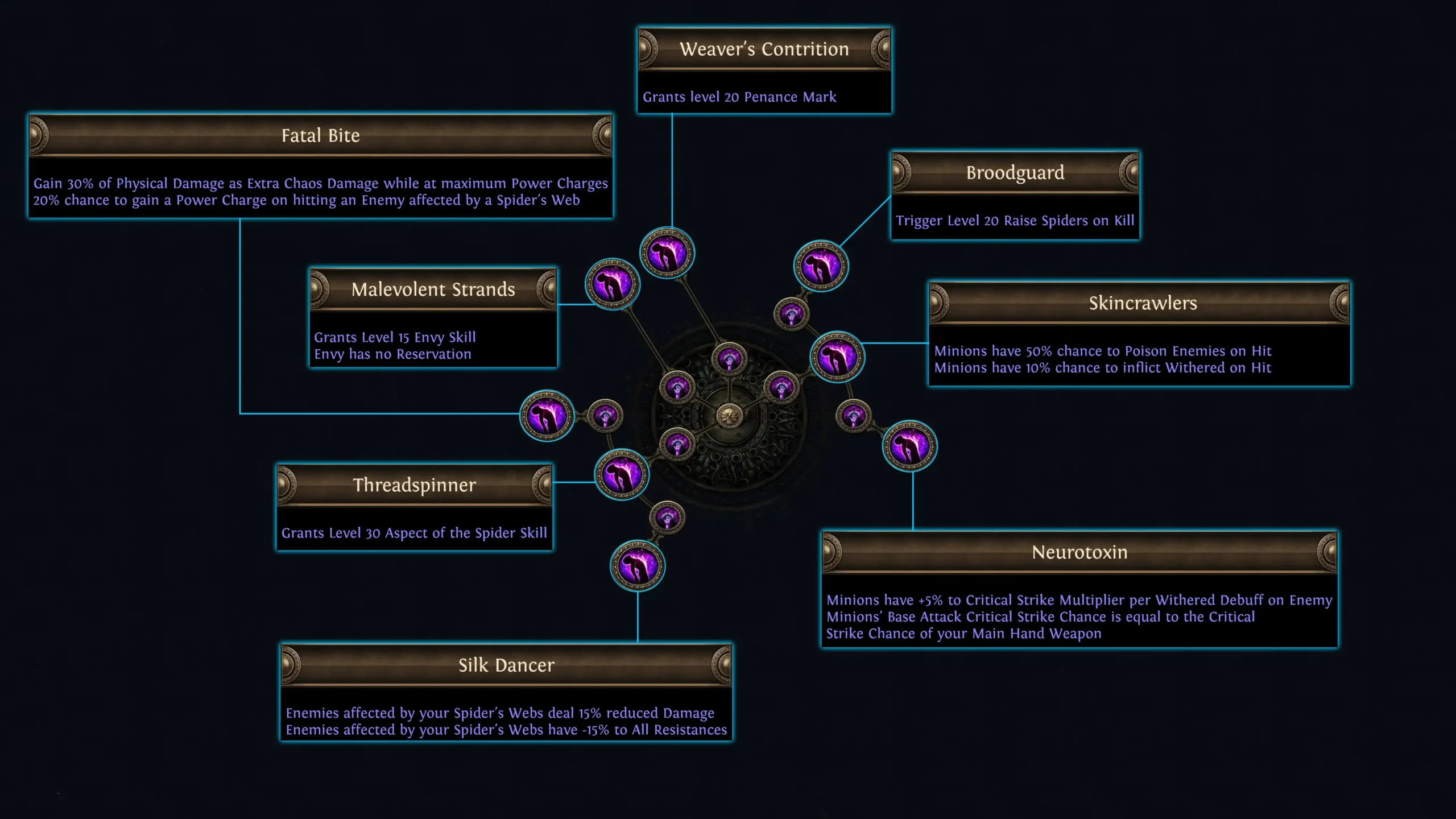1456x819 pixels.
Task: Select the Silk Dancer notable node
Action: click(x=638, y=566)
